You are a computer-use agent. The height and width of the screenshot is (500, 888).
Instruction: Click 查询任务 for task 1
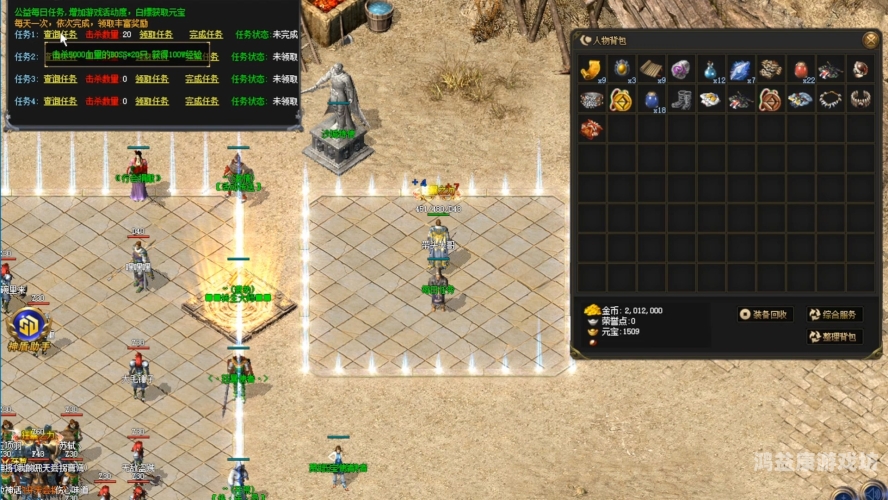(60, 34)
